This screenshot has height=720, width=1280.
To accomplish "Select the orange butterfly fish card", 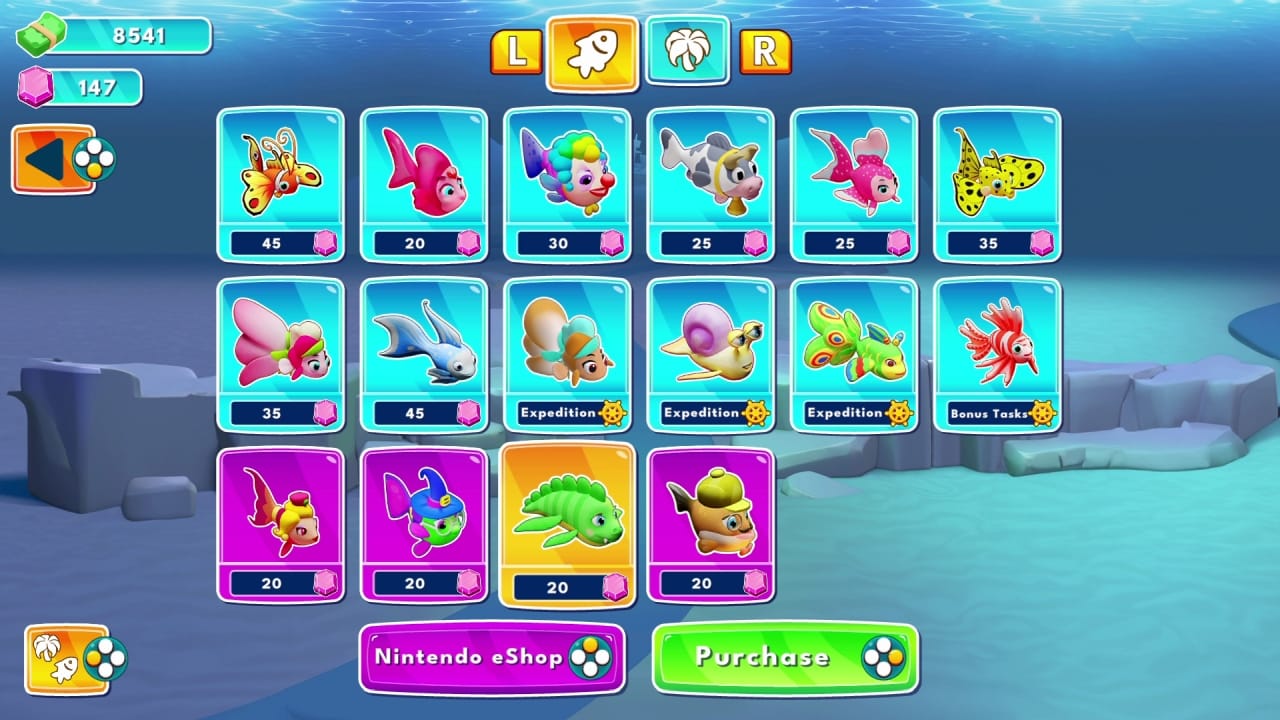I will [281, 178].
